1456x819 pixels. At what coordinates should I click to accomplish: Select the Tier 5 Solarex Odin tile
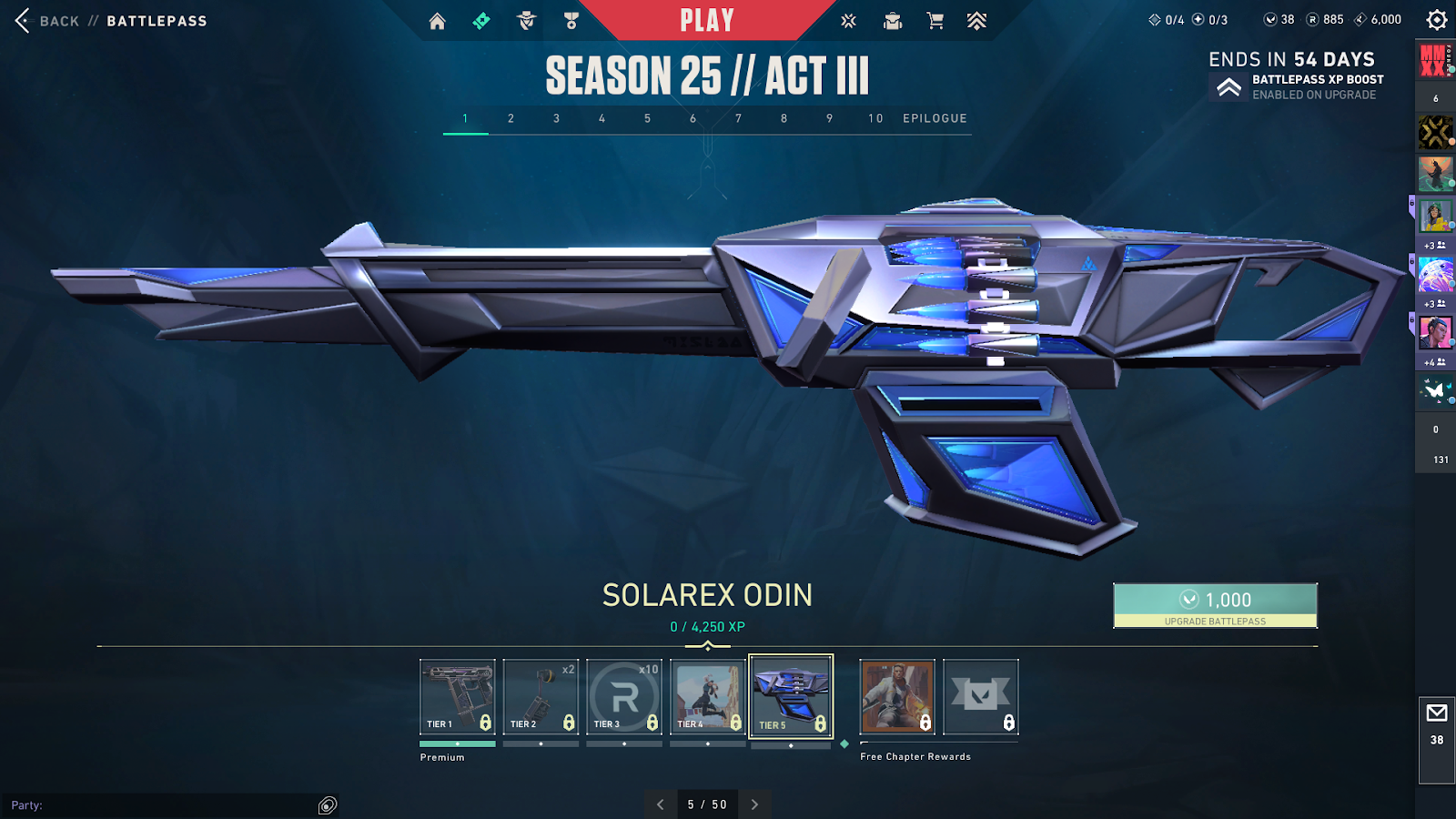pos(791,697)
